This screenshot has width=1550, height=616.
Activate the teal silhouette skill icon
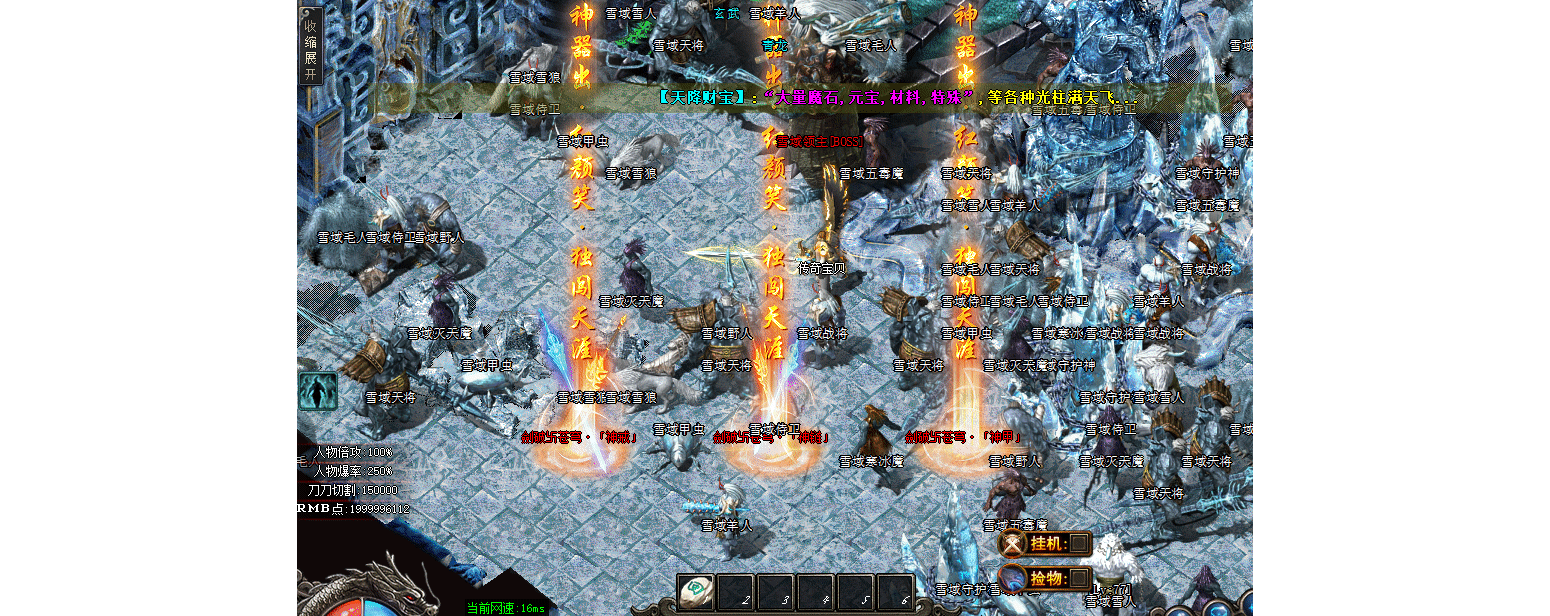click(318, 391)
